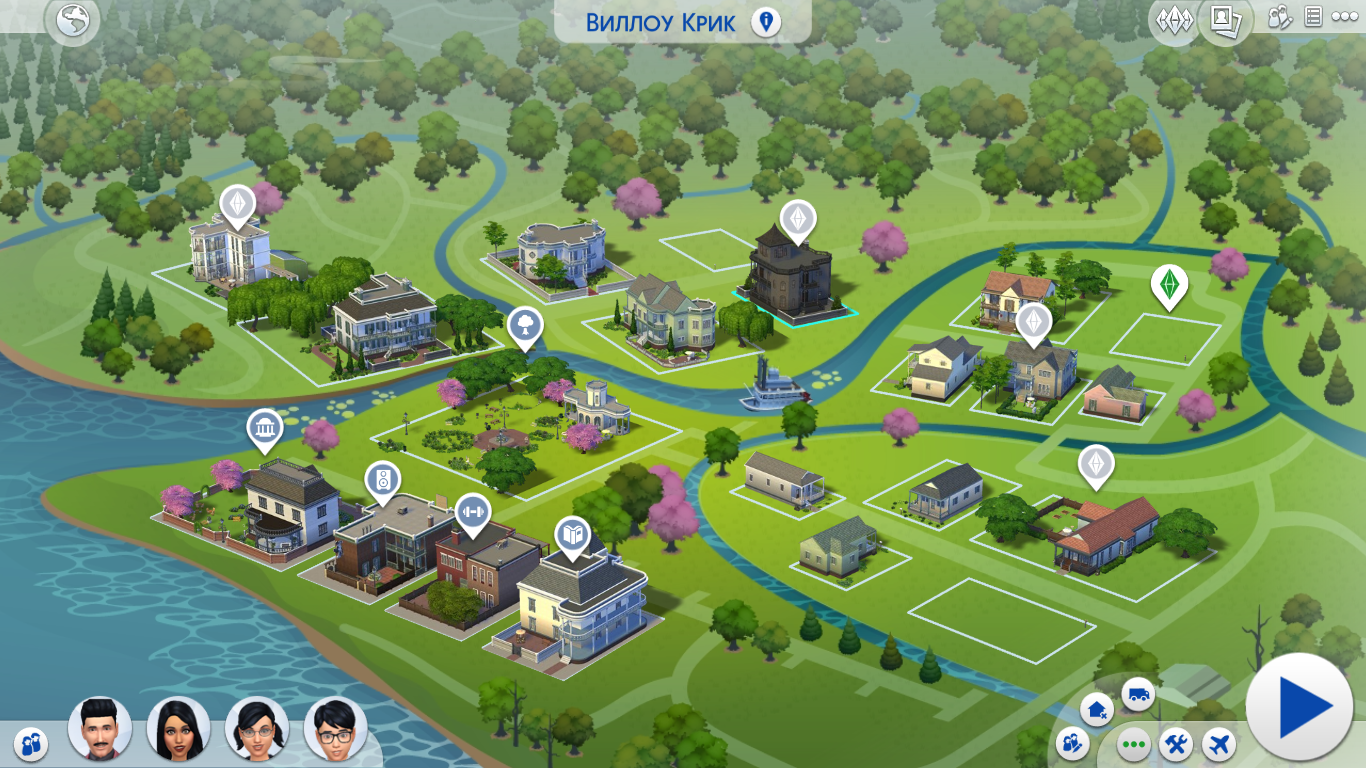This screenshot has height=768, width=1366.
Task: Select the girl with pigtails Sim portrait
Action: pyautogui.click(x=256, y=728)
